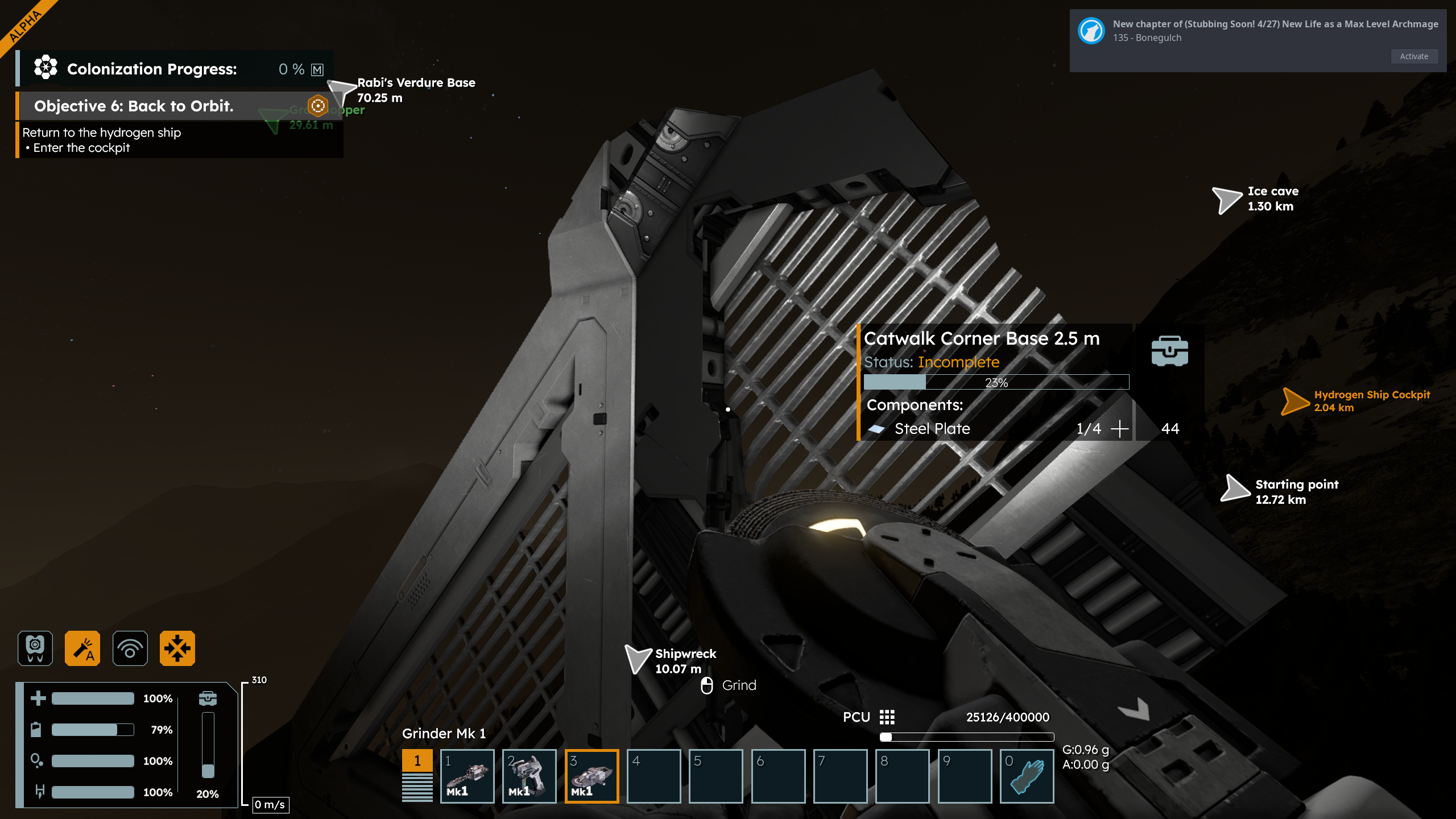The height and width of the screenshot is (819, 1456).
Task: Click the Steel Plate plus icon
Action: (1119, 429)
